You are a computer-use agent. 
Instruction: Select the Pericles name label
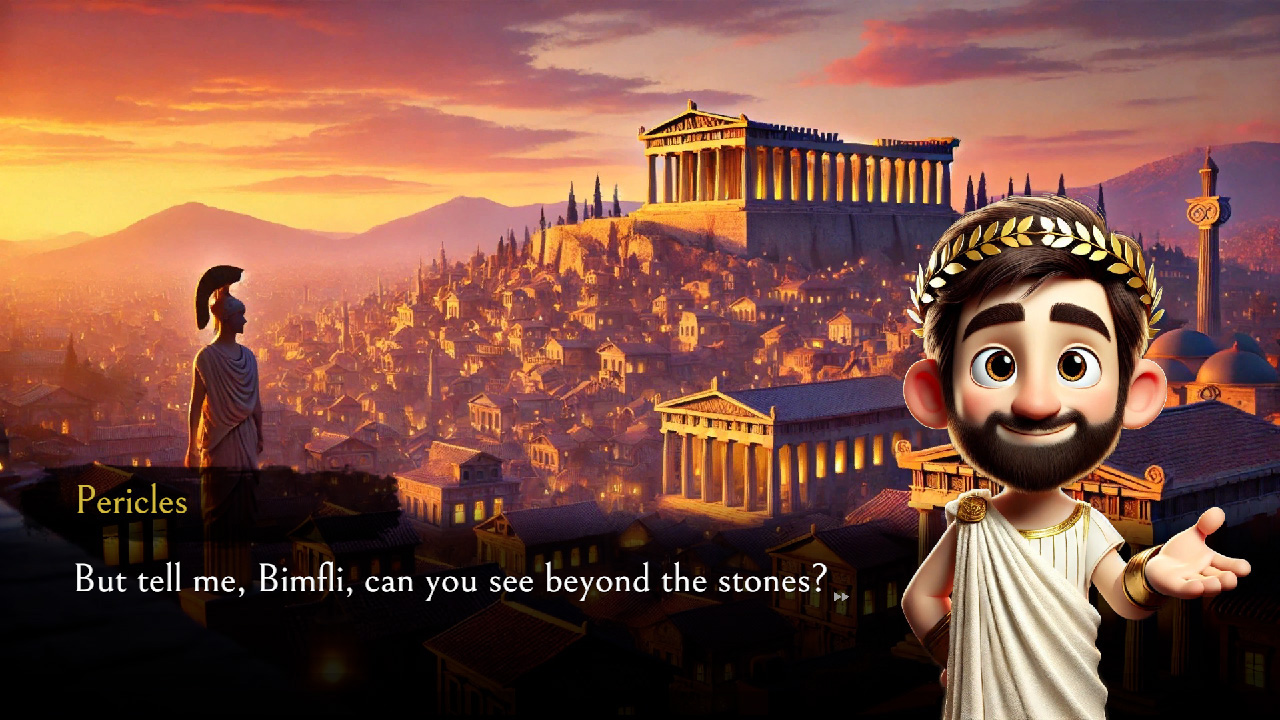tap(132, 502)
